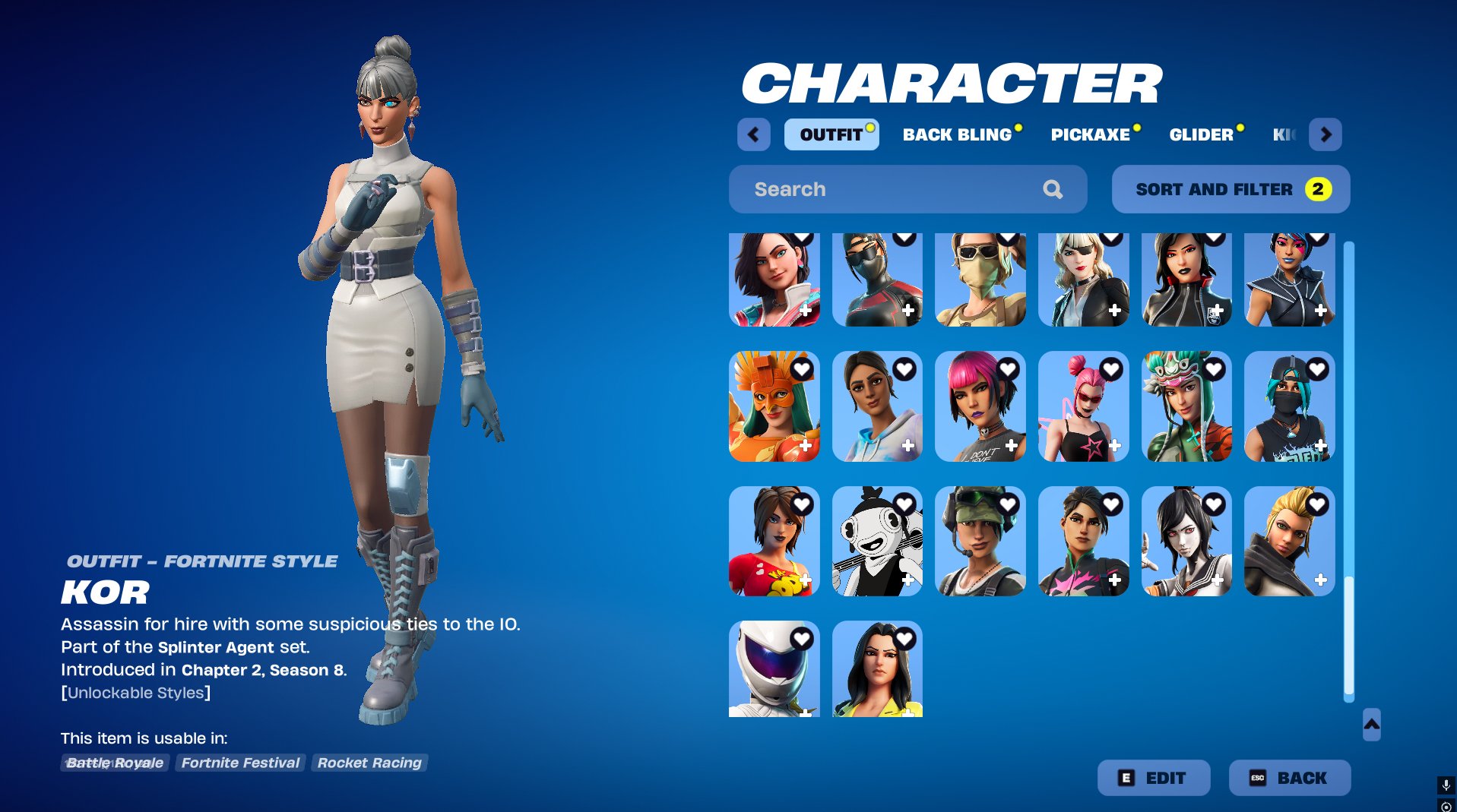Unfavorite the Aztec bird mask outfit heart

click(801, 368)
